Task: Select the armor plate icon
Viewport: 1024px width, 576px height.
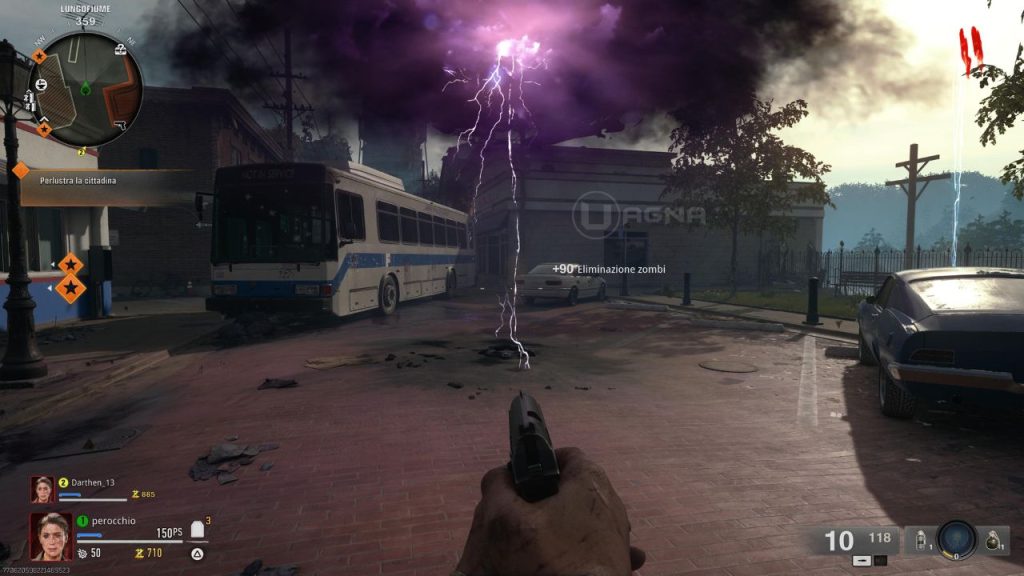Action: (197, 530)
